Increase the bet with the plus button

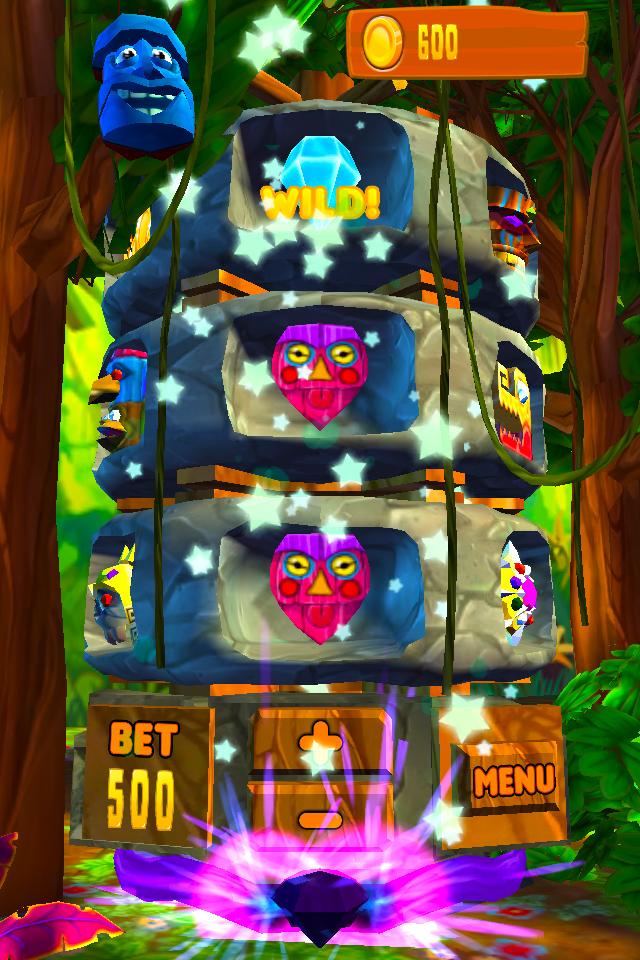point(320,743)
